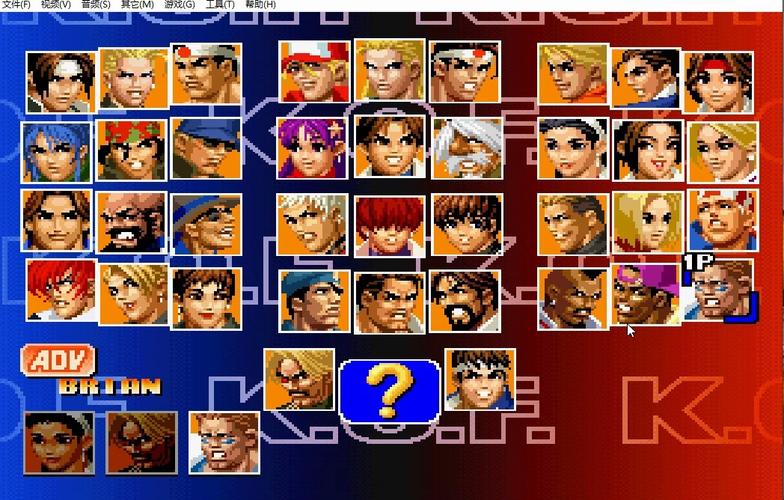Select Billy with the striped bandana
The width and height of the screenshot is (784, 500).
tap(722, 221)
